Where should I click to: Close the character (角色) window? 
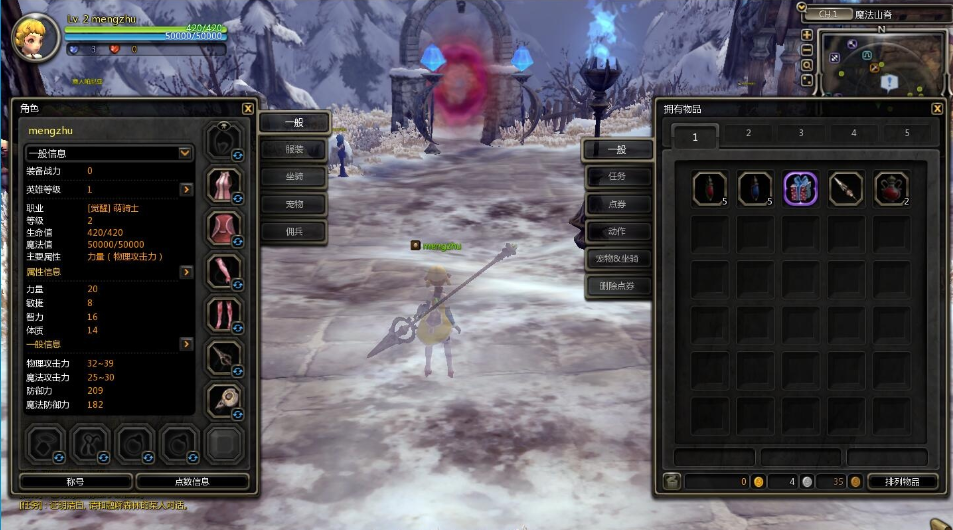tap(248, 108)
